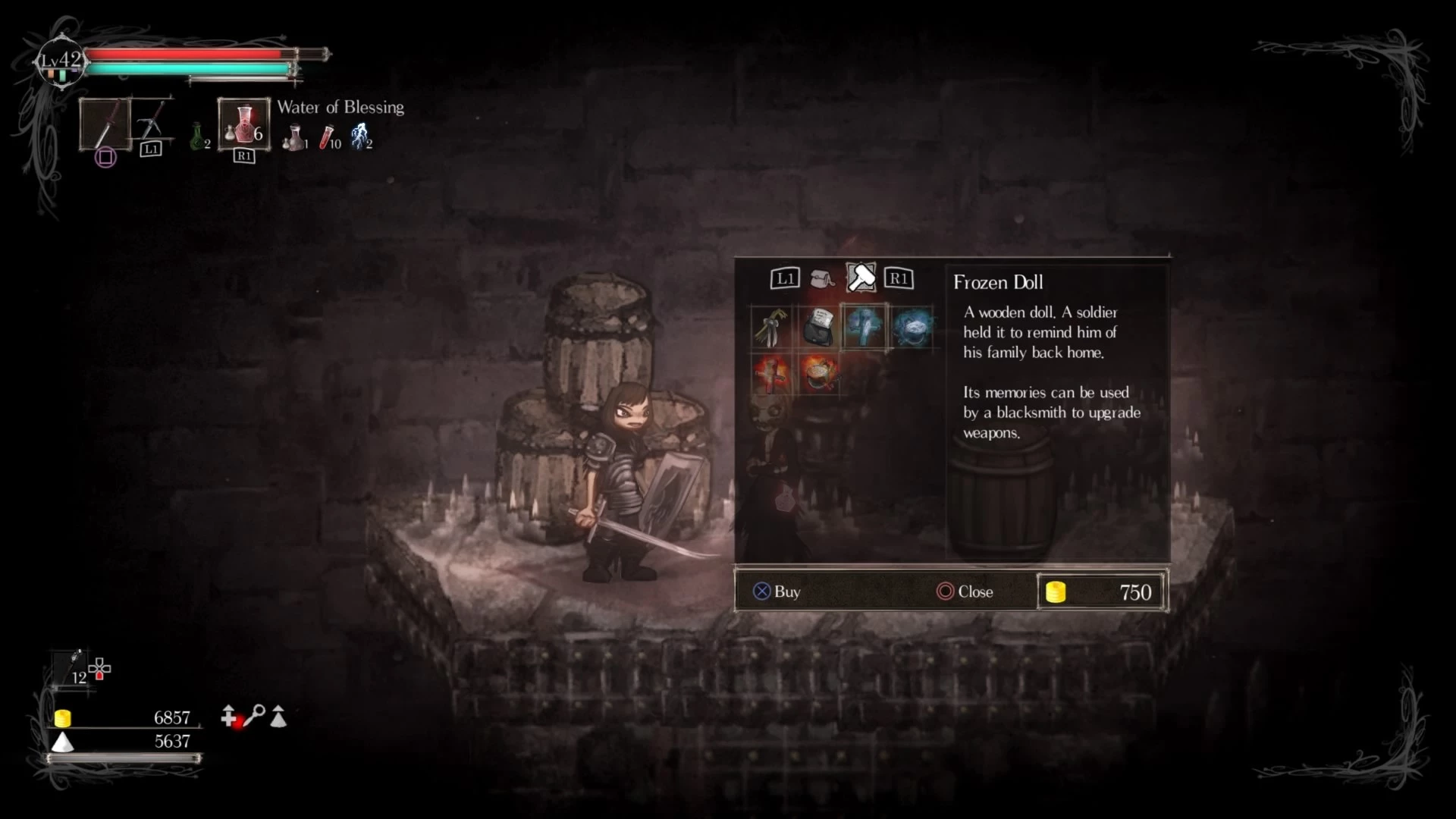
Task: Choose the green potion bottle
Action: [198, 137]
